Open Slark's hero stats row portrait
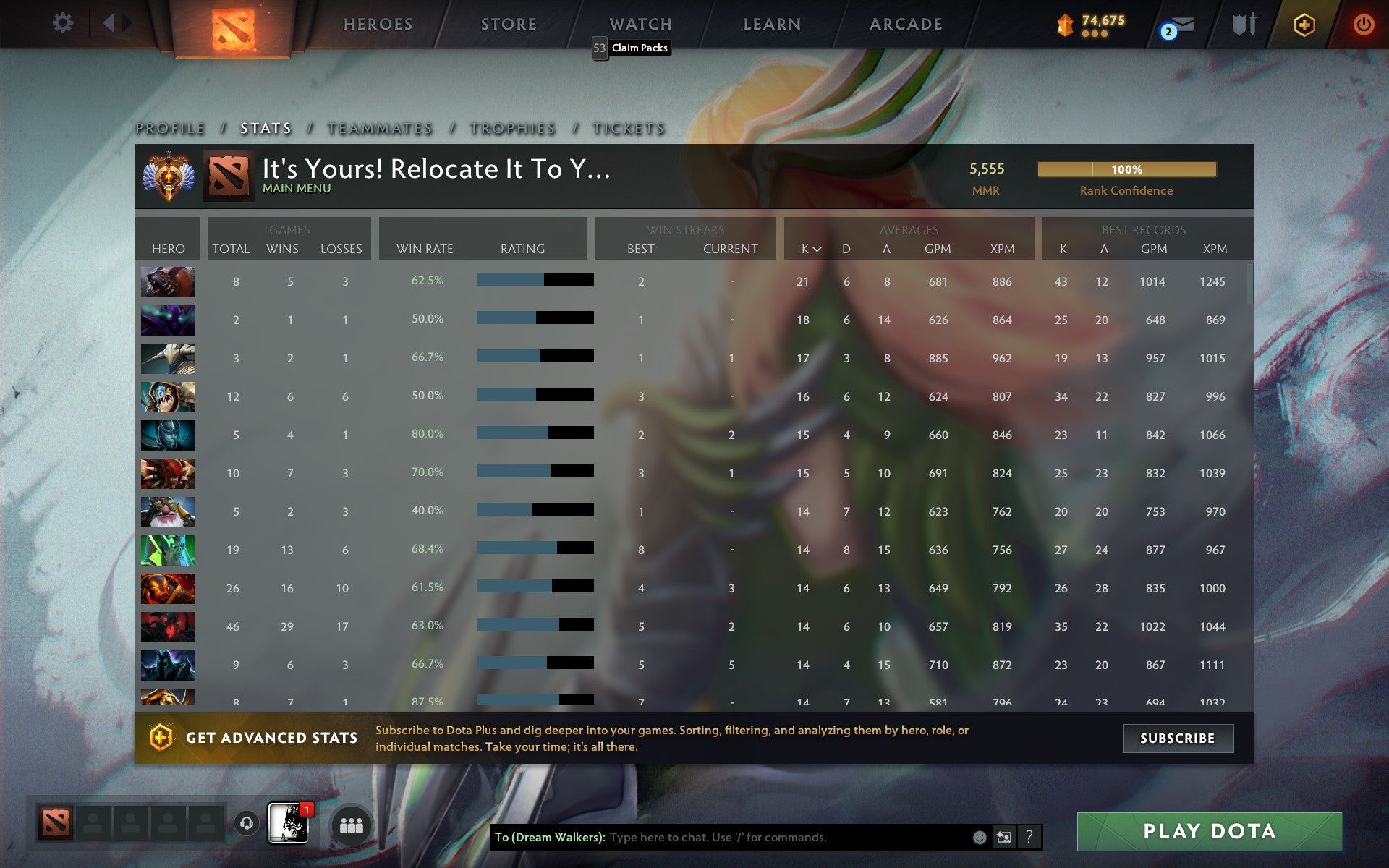 pos(167,396)
